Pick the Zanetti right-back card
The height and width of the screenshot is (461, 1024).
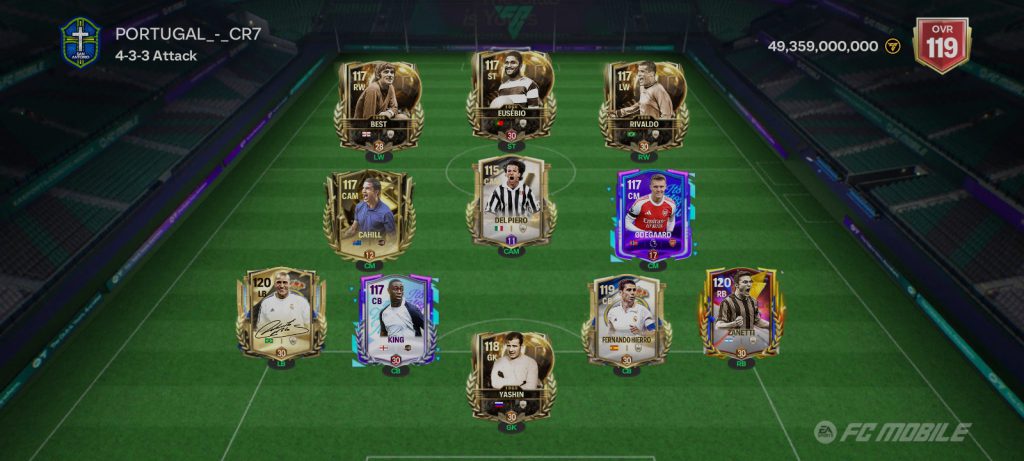742,311
